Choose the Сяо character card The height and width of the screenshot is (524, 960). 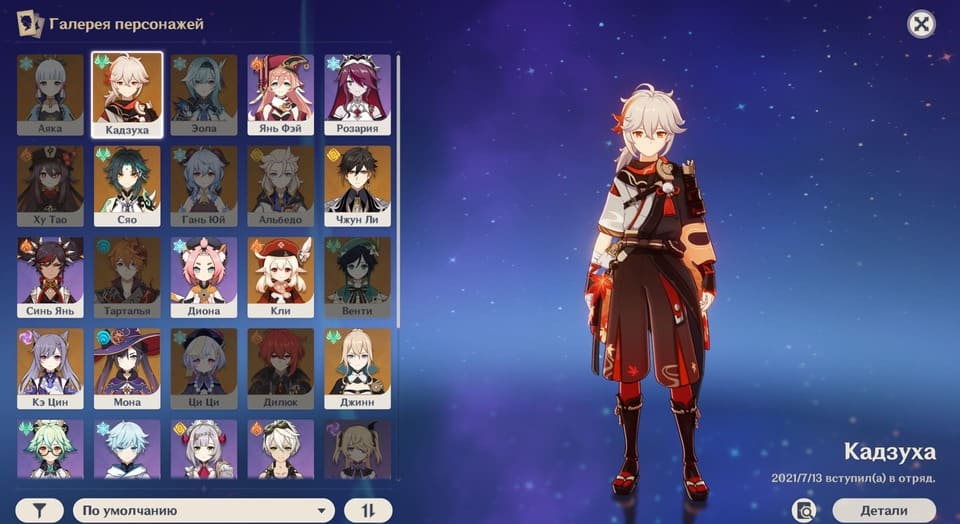pyautogui.click(x=127, y=186)
